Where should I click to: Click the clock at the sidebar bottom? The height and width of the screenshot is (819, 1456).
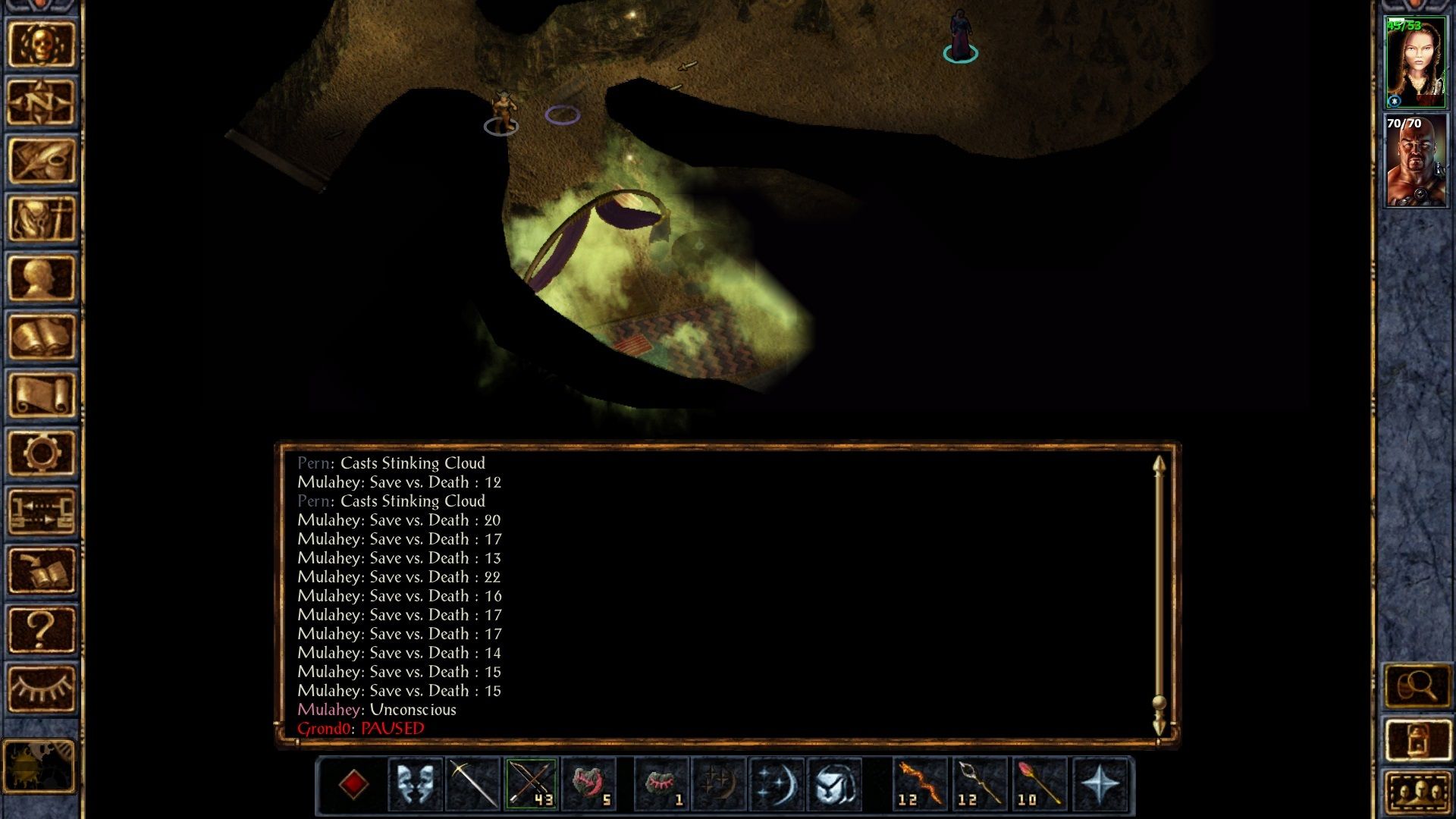[39, 766]
